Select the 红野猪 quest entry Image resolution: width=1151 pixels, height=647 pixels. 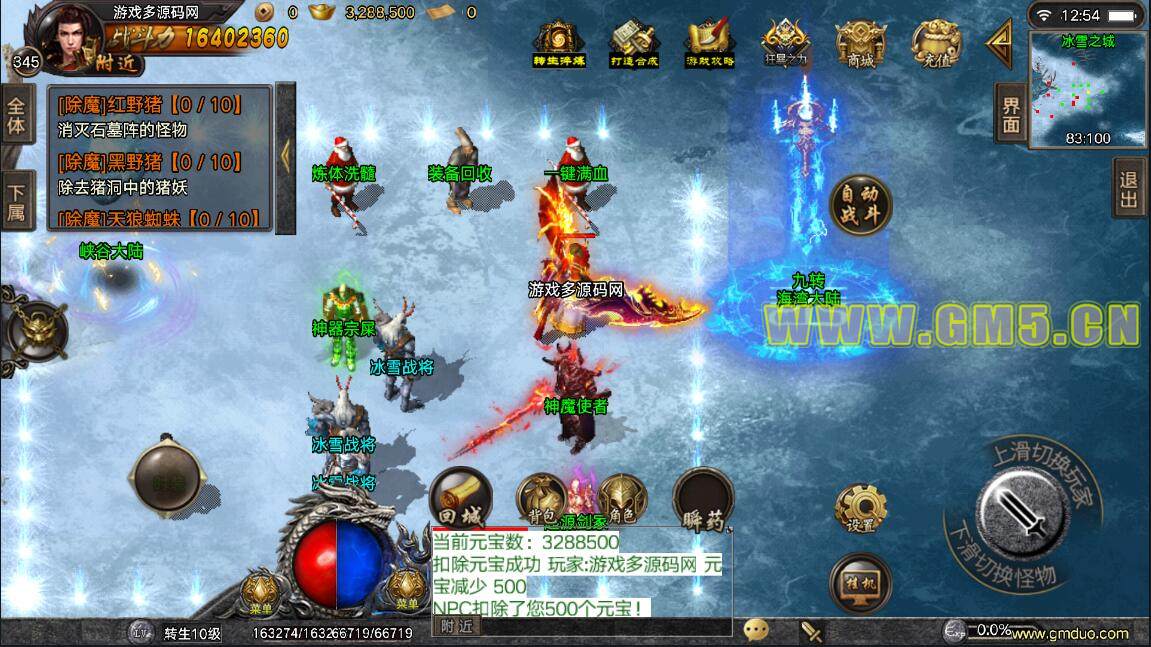tap(158, 102)
